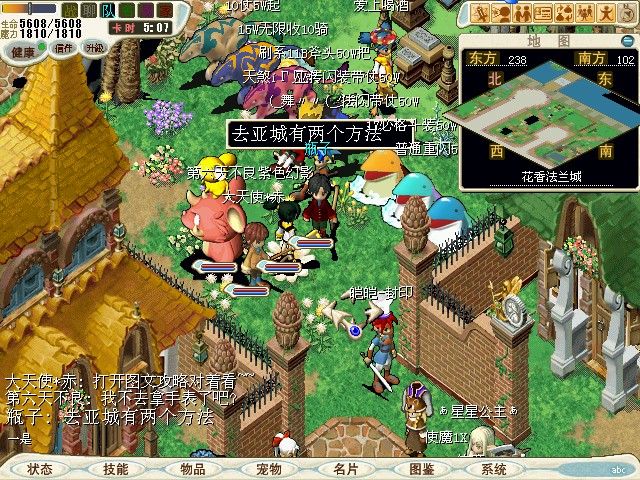
Task: Open the 系统 system menu
Action: click(494, 468)
